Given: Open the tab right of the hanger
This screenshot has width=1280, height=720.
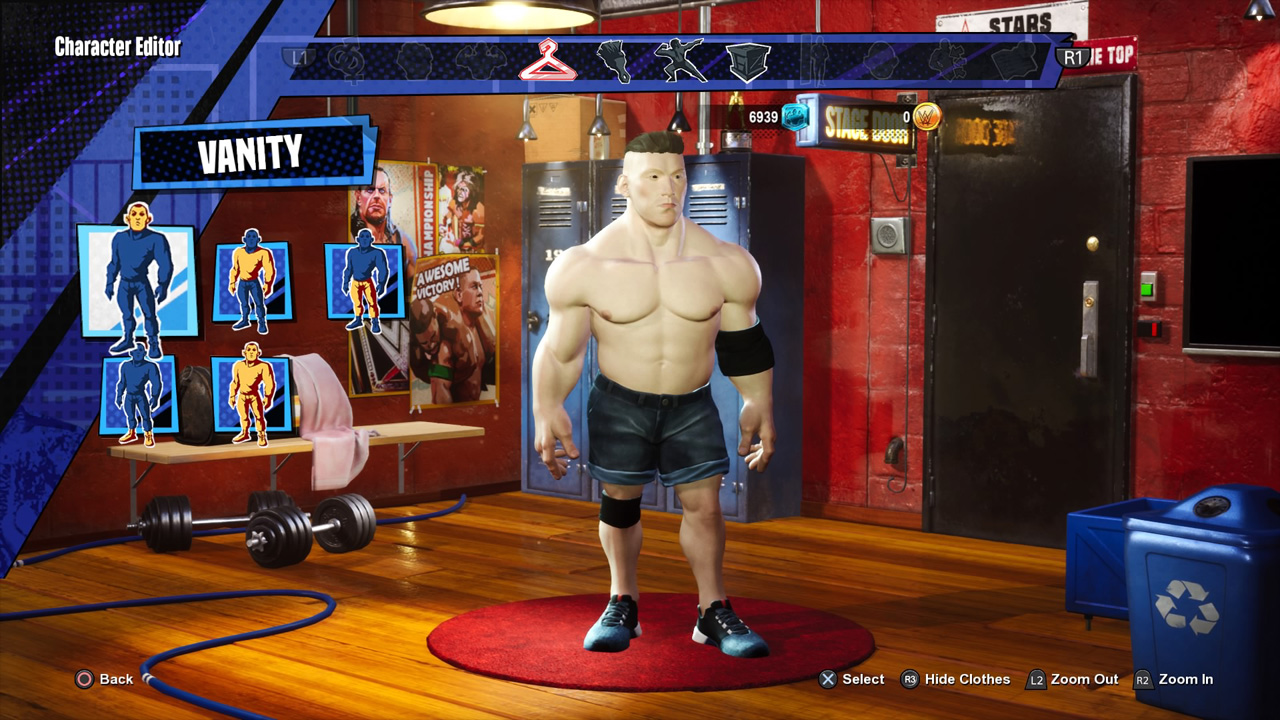Looking at the screenshot, I should click(613, 61).
